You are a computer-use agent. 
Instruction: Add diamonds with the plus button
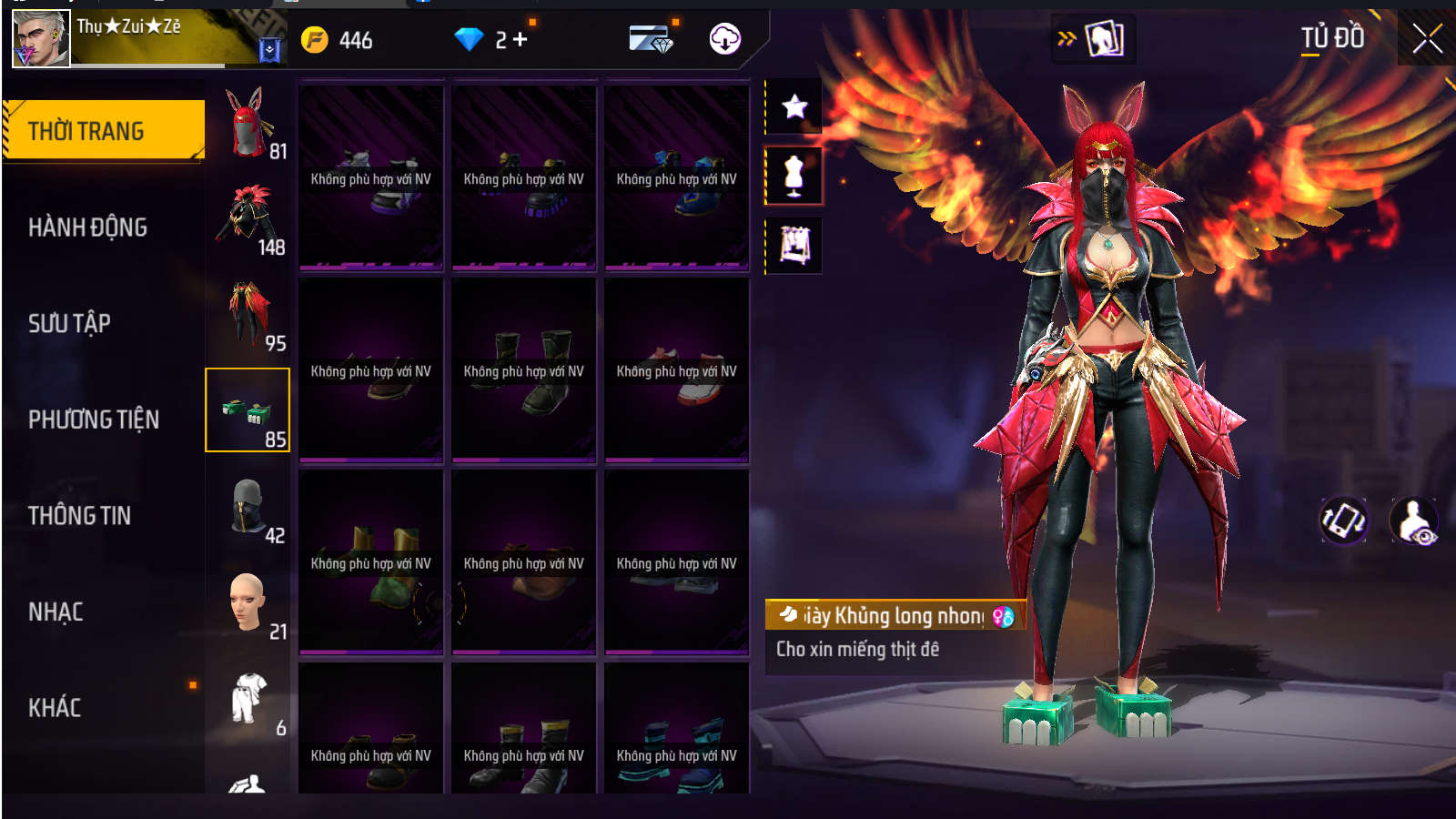tap(520, 39)
